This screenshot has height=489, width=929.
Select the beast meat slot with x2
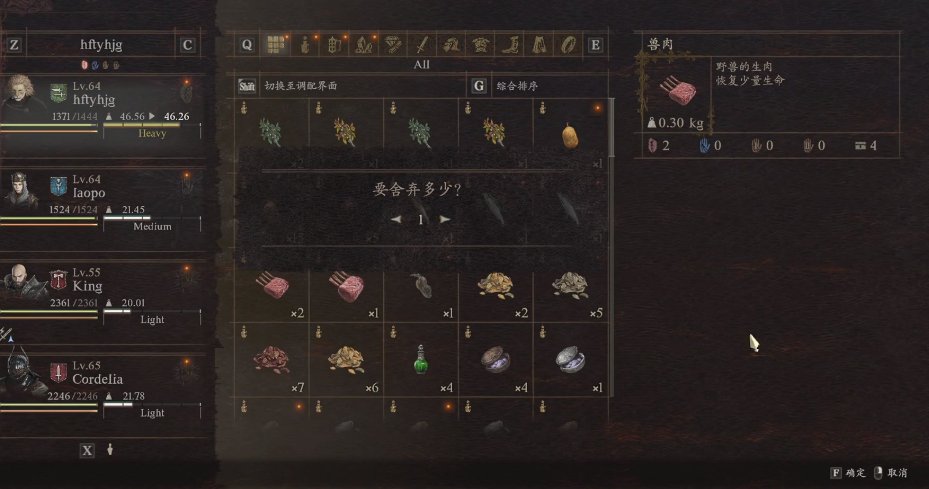(x=272, y=287)
